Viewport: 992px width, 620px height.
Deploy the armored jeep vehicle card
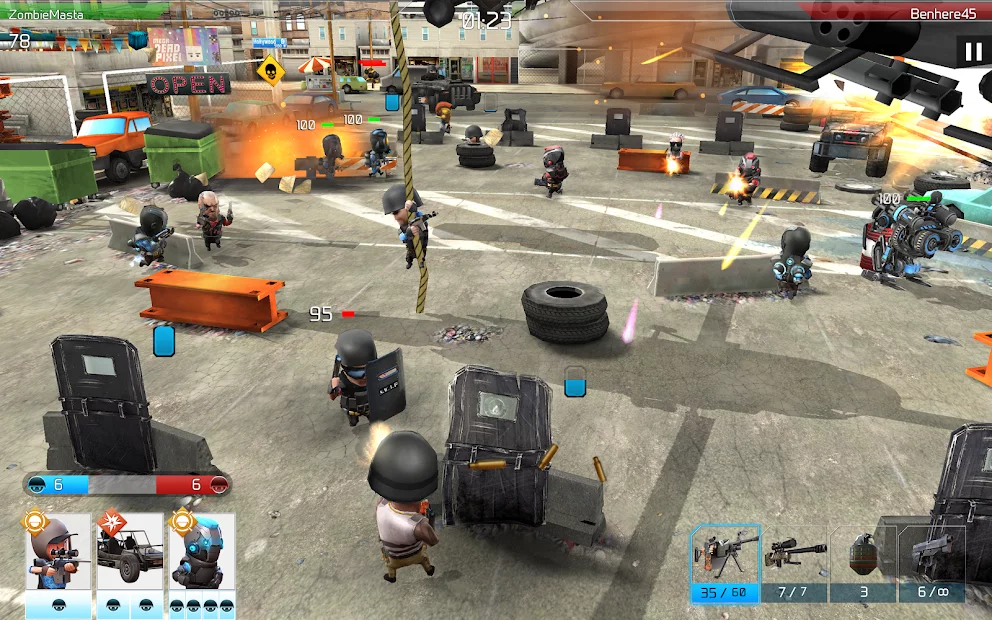(x=130, y=560)
